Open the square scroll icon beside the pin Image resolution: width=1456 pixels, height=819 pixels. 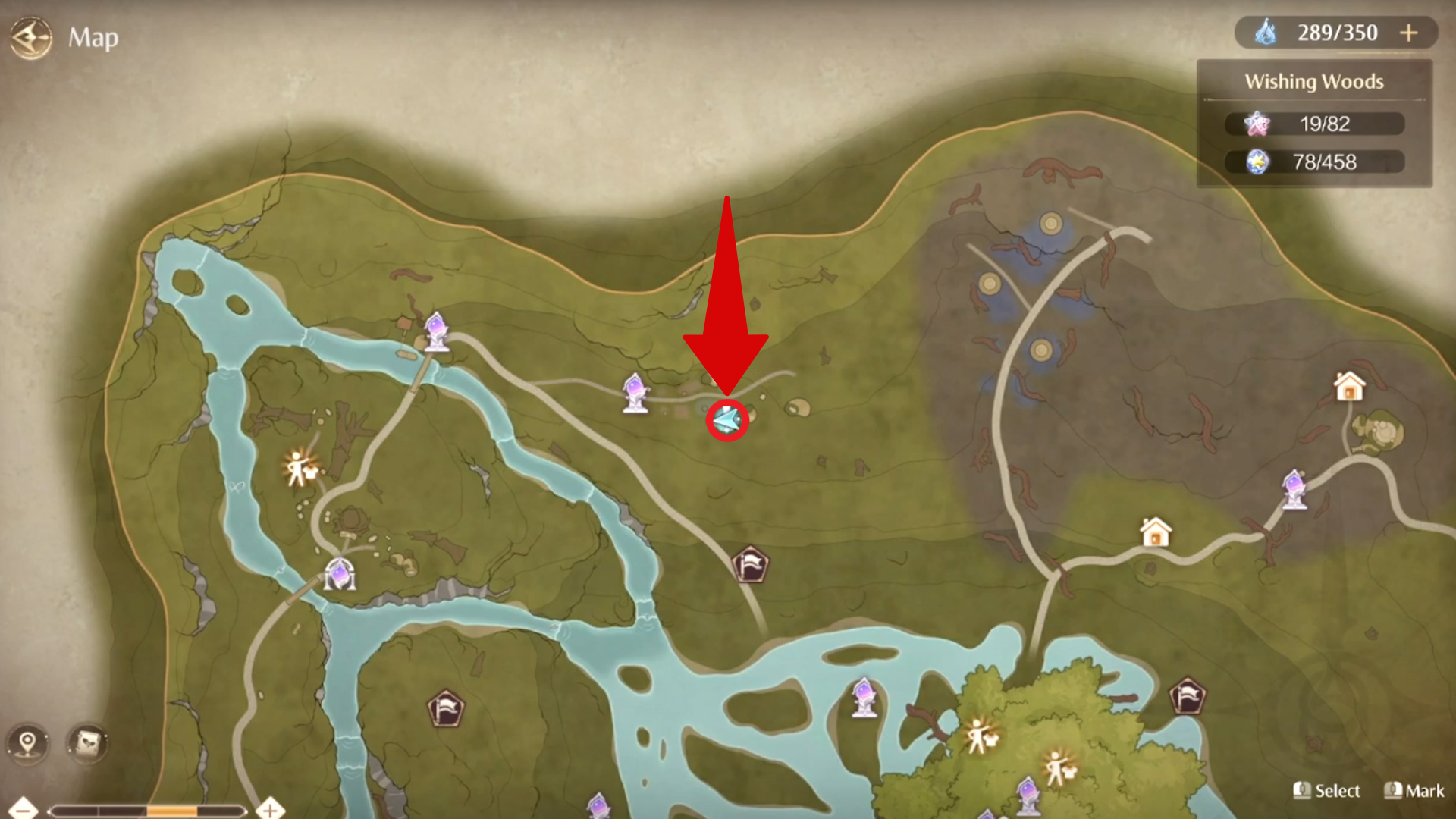(88, 742)
